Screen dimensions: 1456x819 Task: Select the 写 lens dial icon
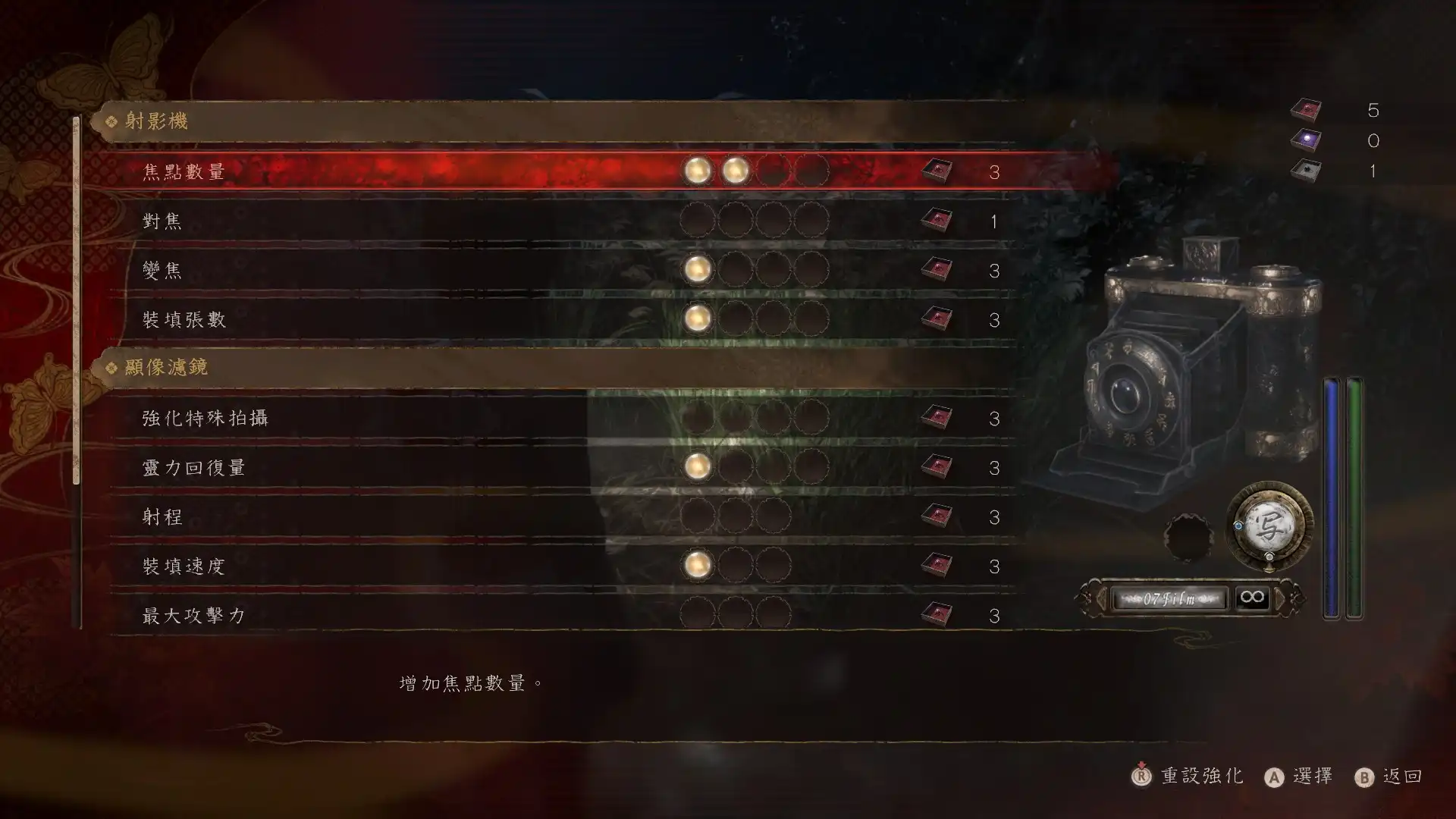pos(1269,528)
